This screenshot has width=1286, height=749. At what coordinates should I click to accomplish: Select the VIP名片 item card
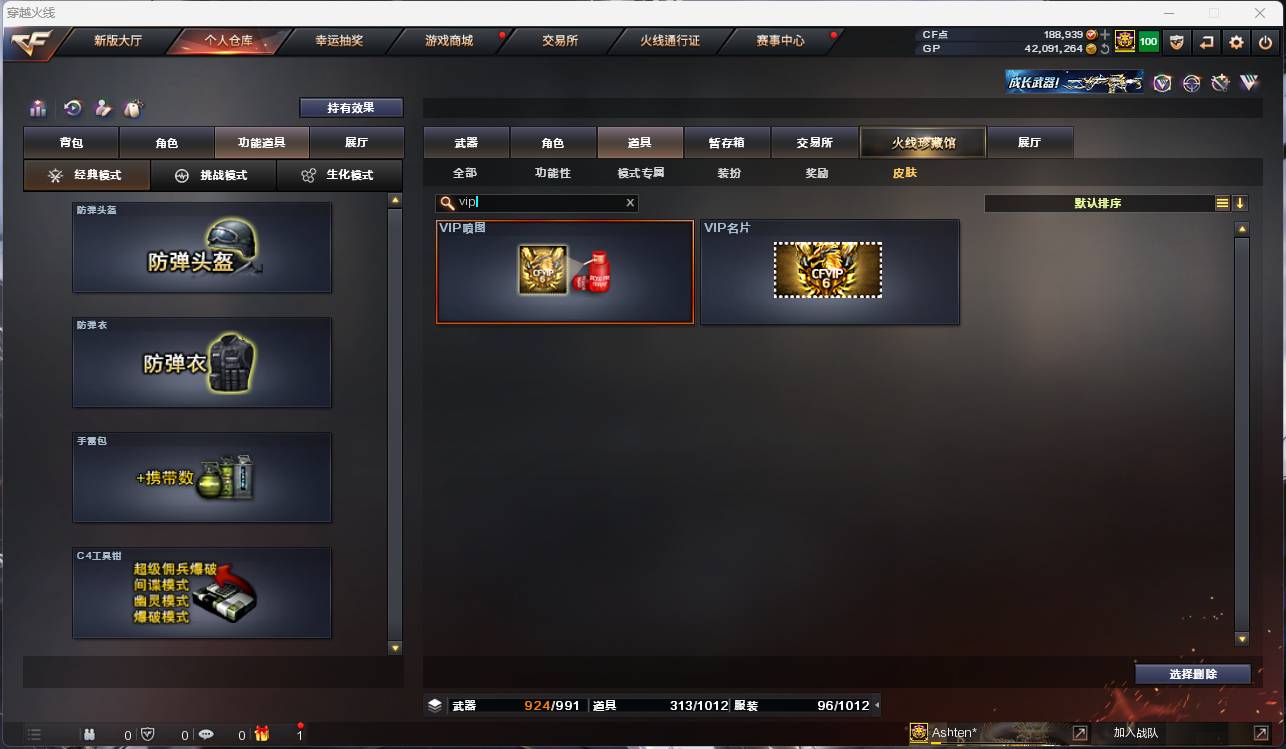pos(830,272)
